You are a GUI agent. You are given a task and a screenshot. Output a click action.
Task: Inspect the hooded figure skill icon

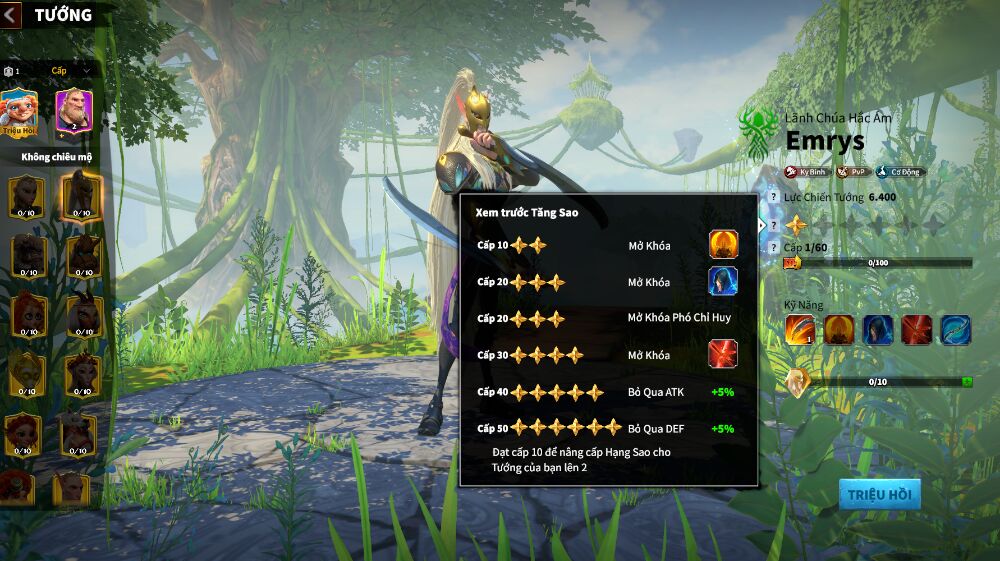pos(878,329)
